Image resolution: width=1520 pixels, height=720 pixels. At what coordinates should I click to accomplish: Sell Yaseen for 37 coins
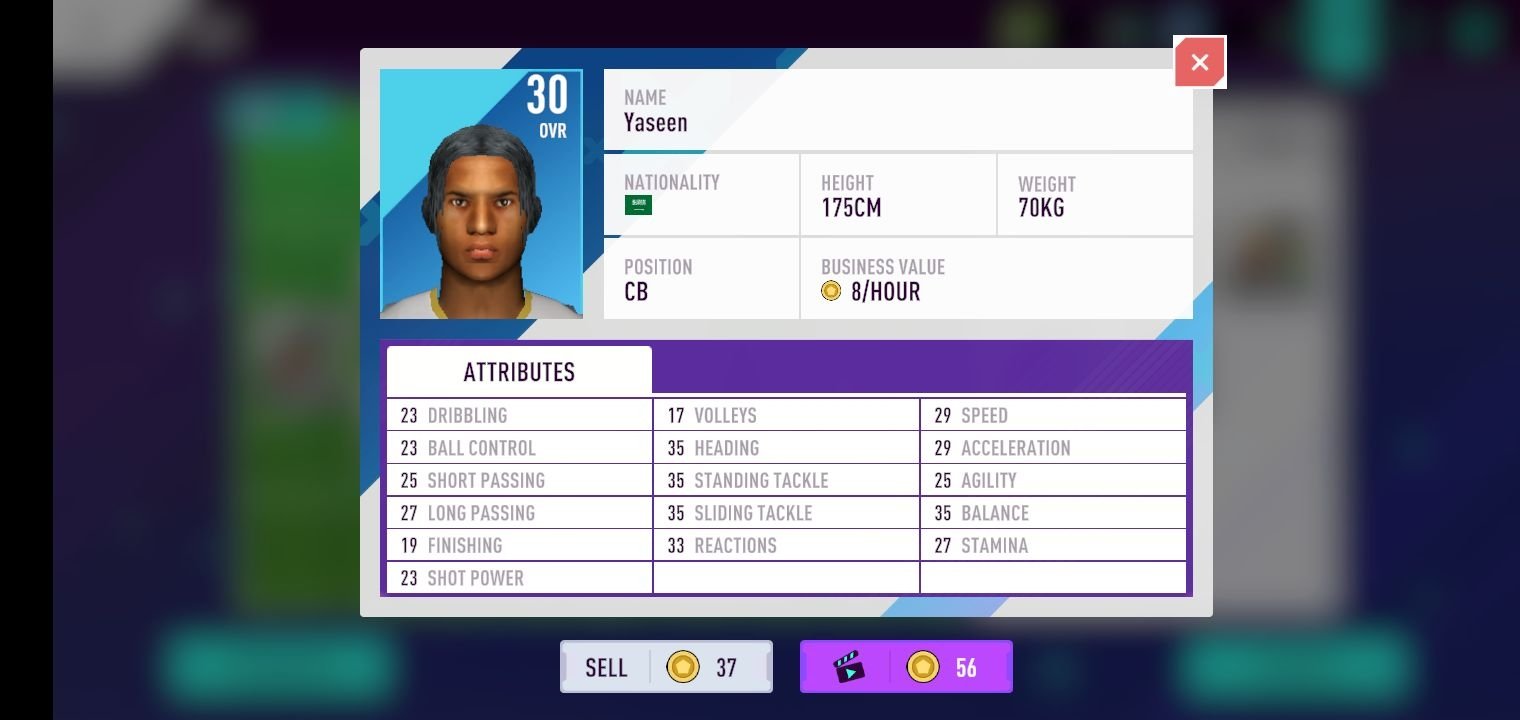coord(666,667)
